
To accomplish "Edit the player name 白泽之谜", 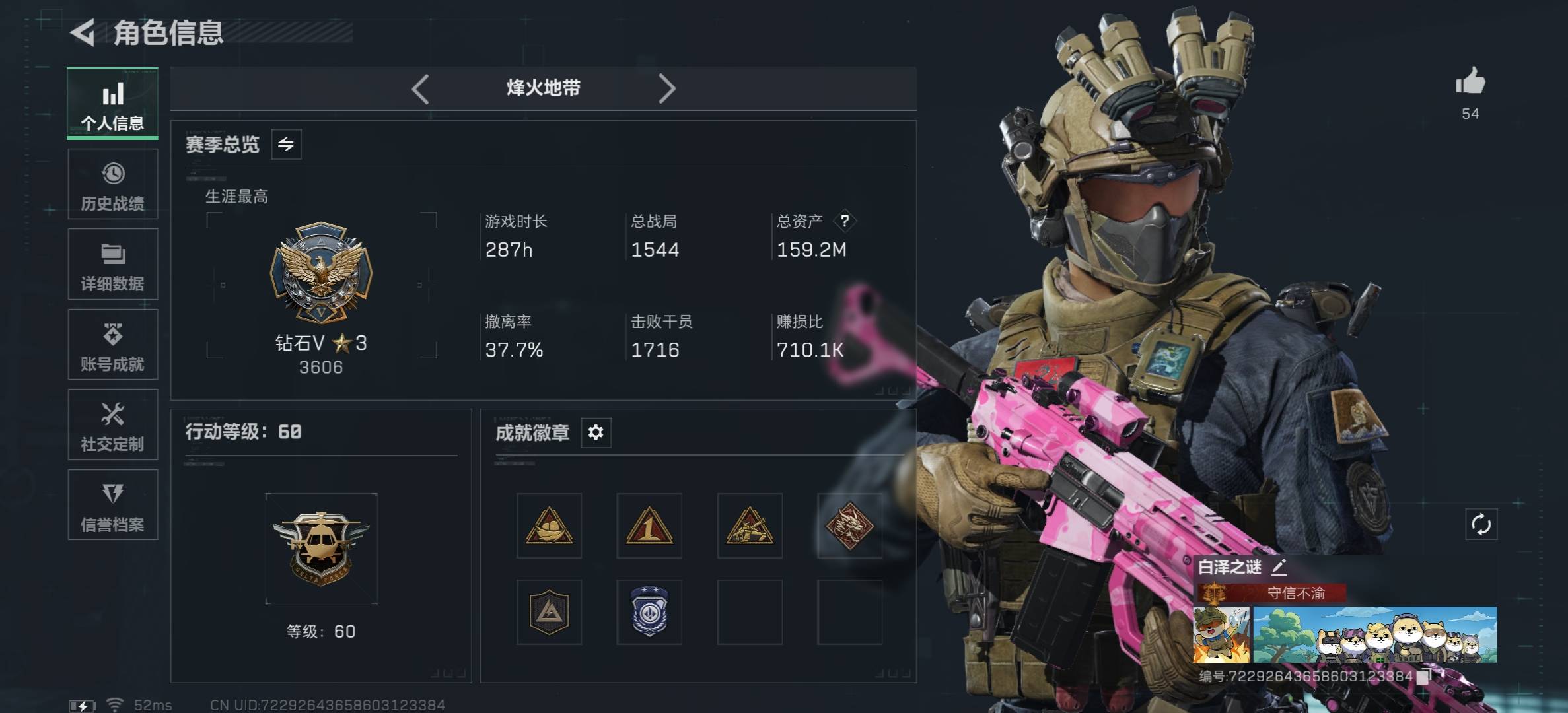I will tap(1279, 566).
